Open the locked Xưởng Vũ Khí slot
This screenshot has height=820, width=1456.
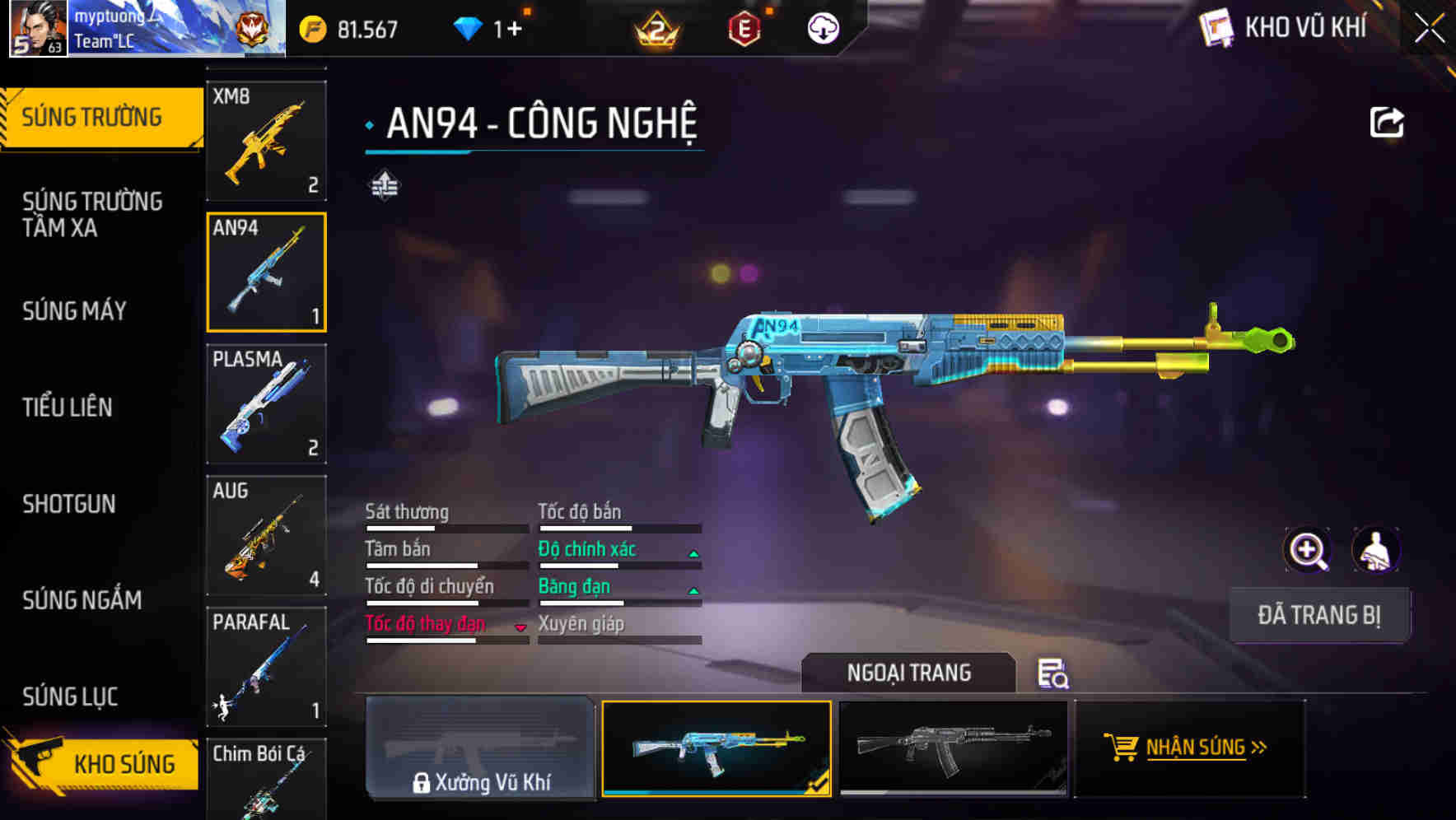[x=480, y=748]
